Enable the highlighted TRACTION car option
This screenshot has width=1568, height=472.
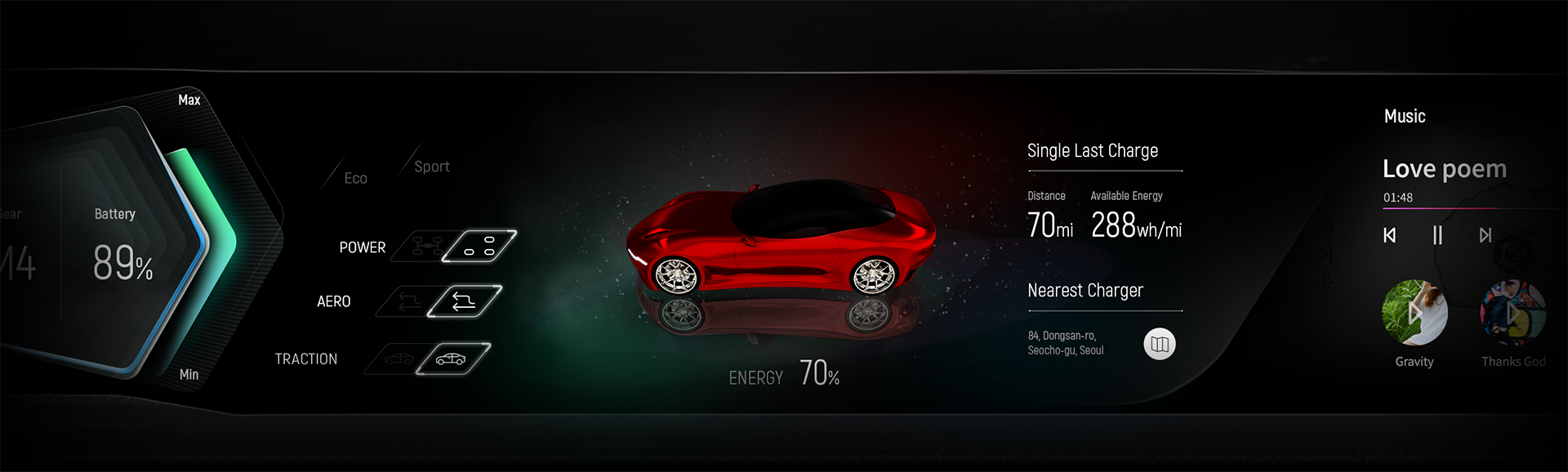click(x=452, y=358)
